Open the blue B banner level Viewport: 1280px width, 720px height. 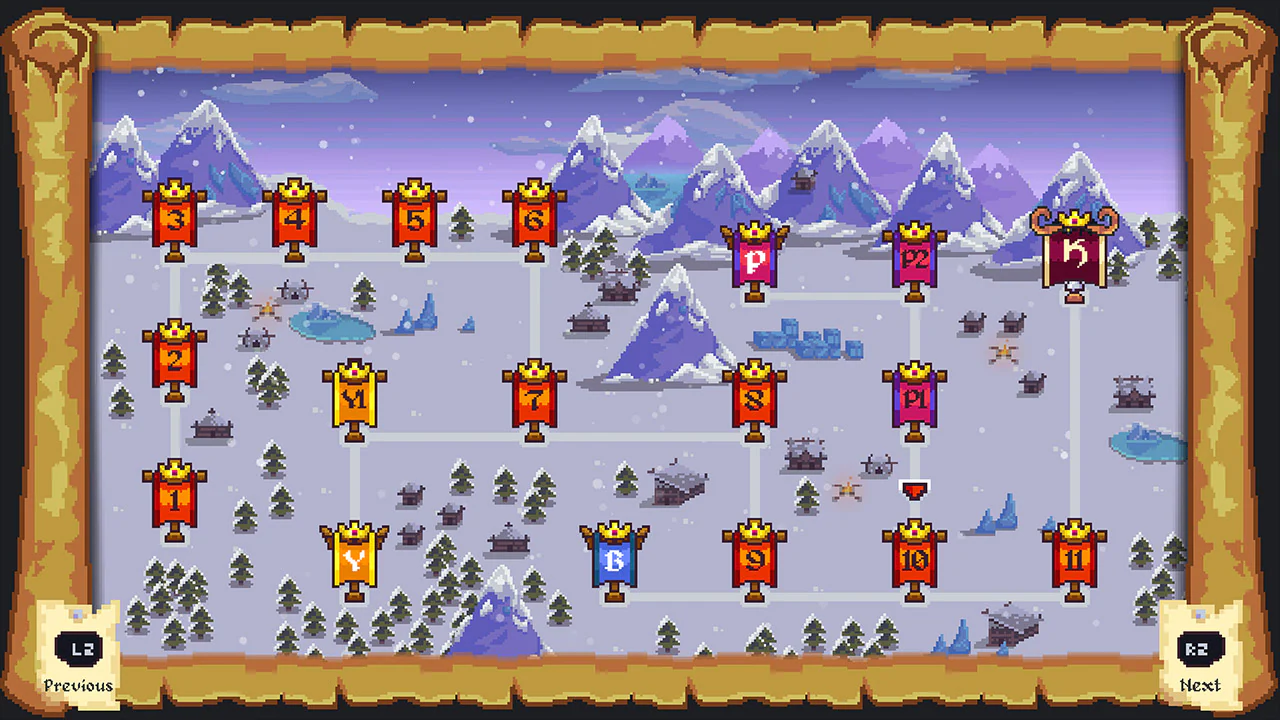tap(617, 560)
